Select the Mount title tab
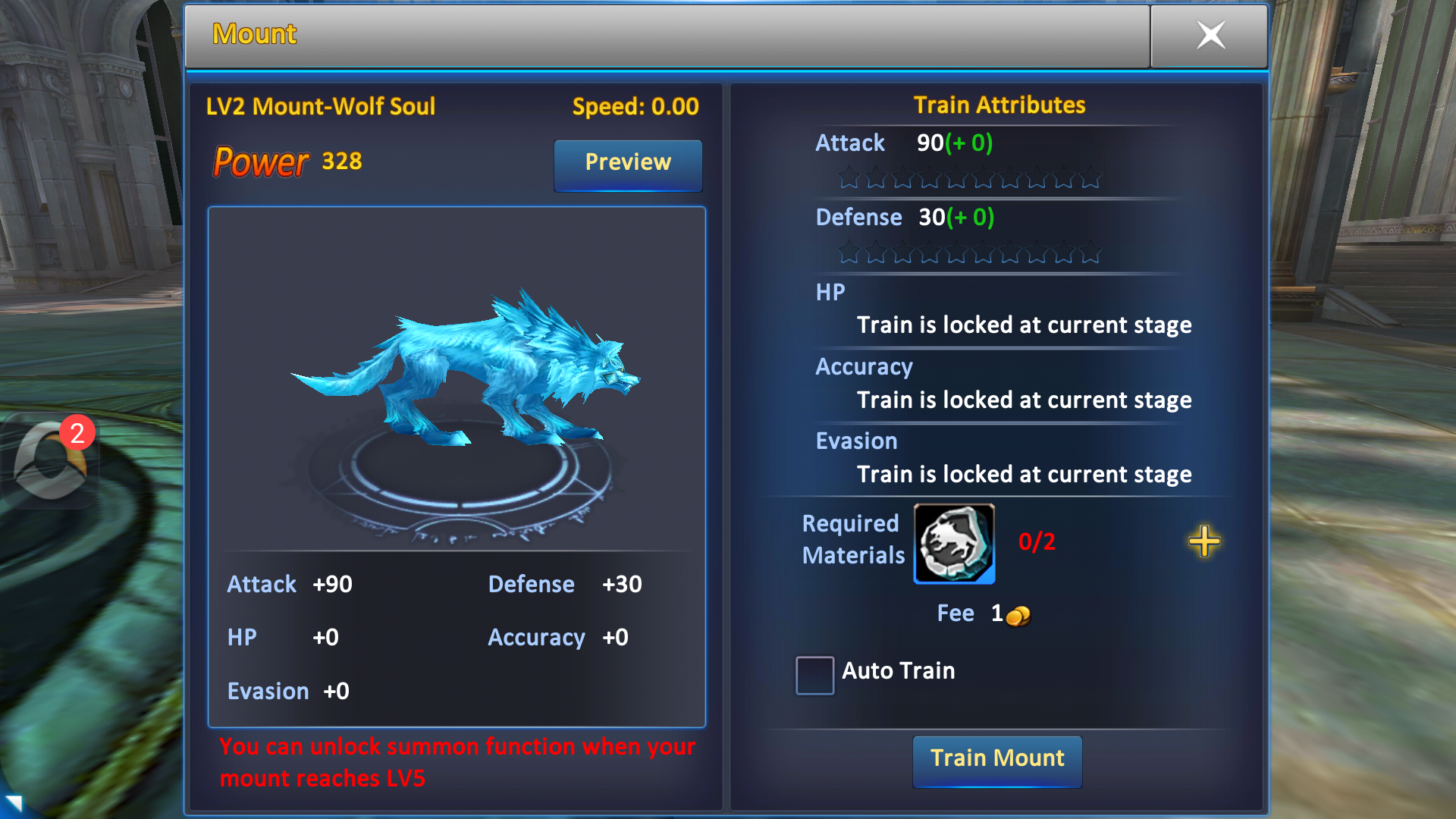 click(253, 33)
